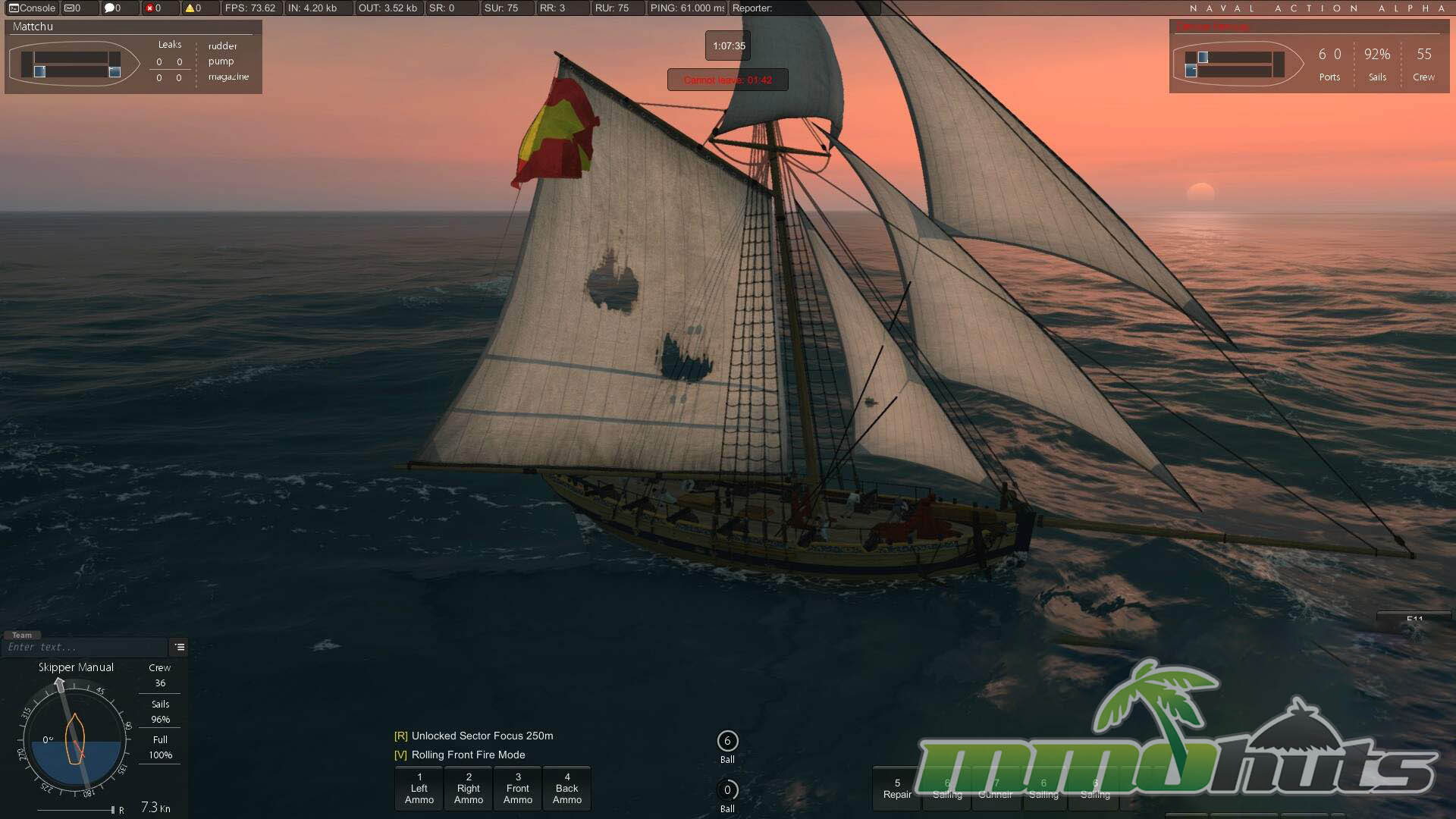Screen dimensions: 1456x819
Task: Click the Mattchu ship status panel
Action: point(133,57)
